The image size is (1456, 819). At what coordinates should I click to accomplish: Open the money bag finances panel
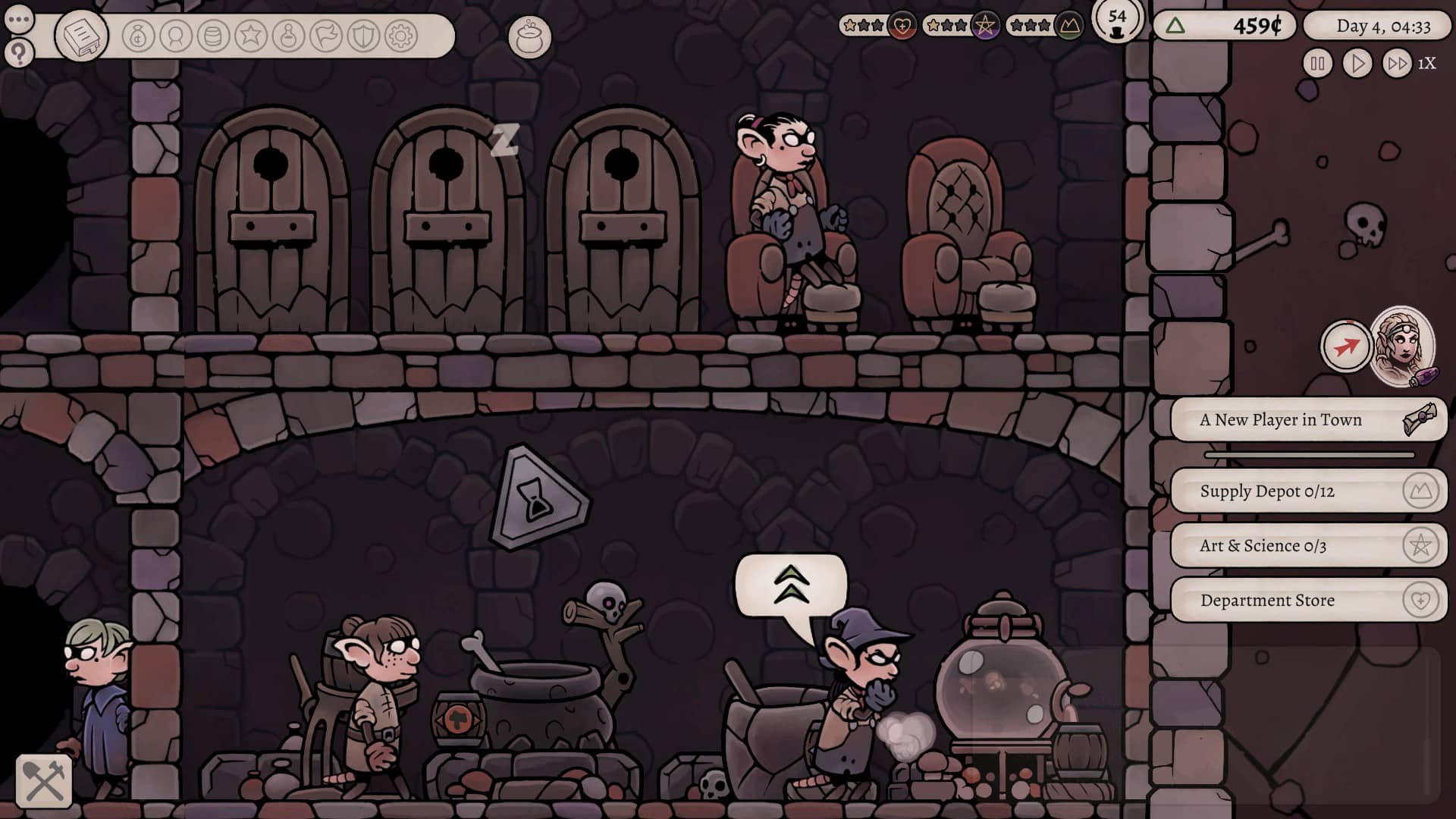coord(138,36)
